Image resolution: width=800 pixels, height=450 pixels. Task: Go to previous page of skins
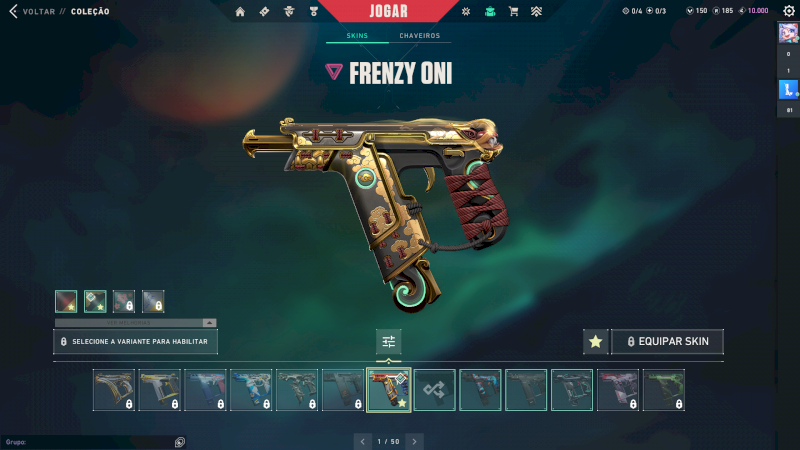[362, 440]
